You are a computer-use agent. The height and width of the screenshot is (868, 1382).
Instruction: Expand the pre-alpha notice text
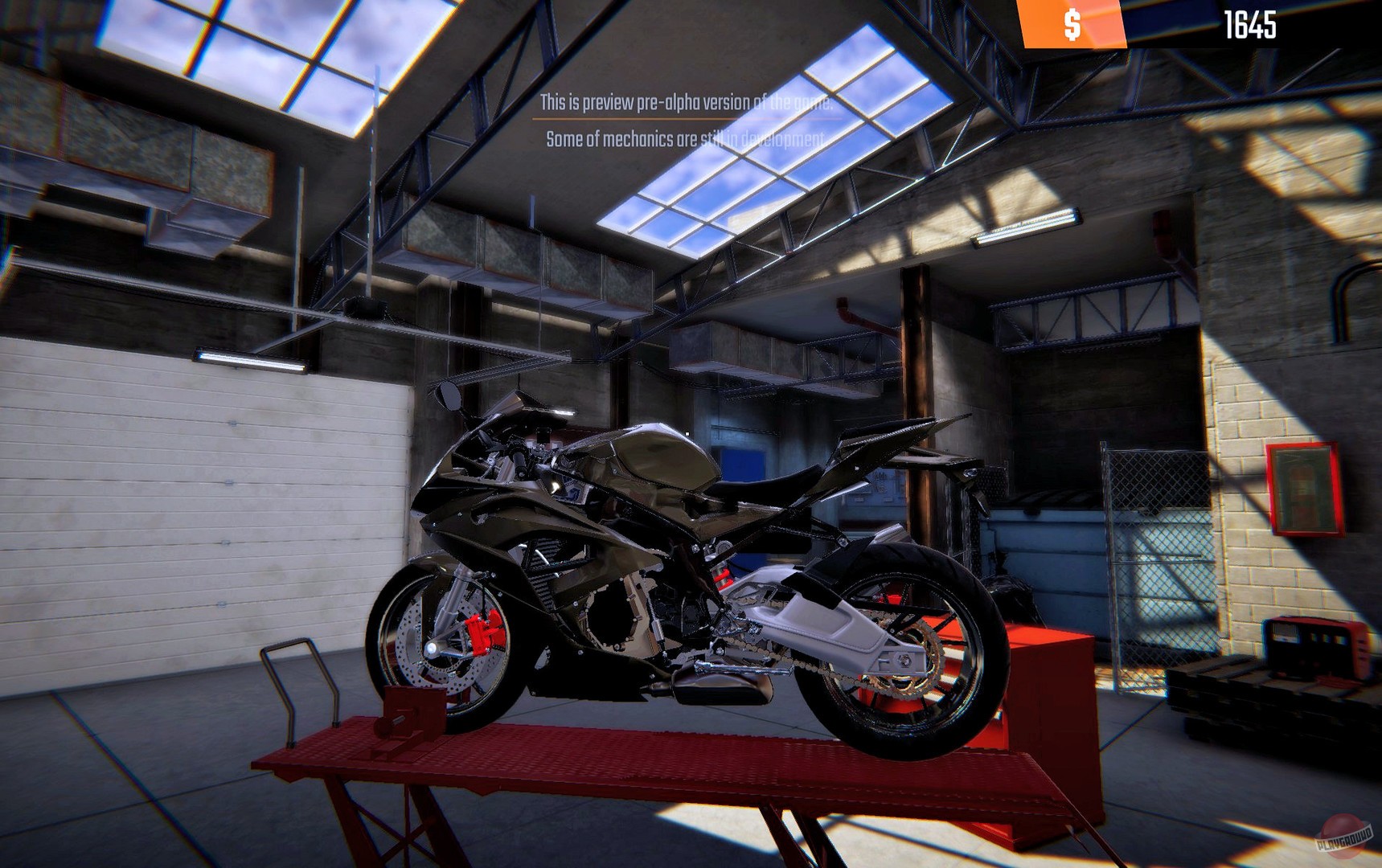685,121
